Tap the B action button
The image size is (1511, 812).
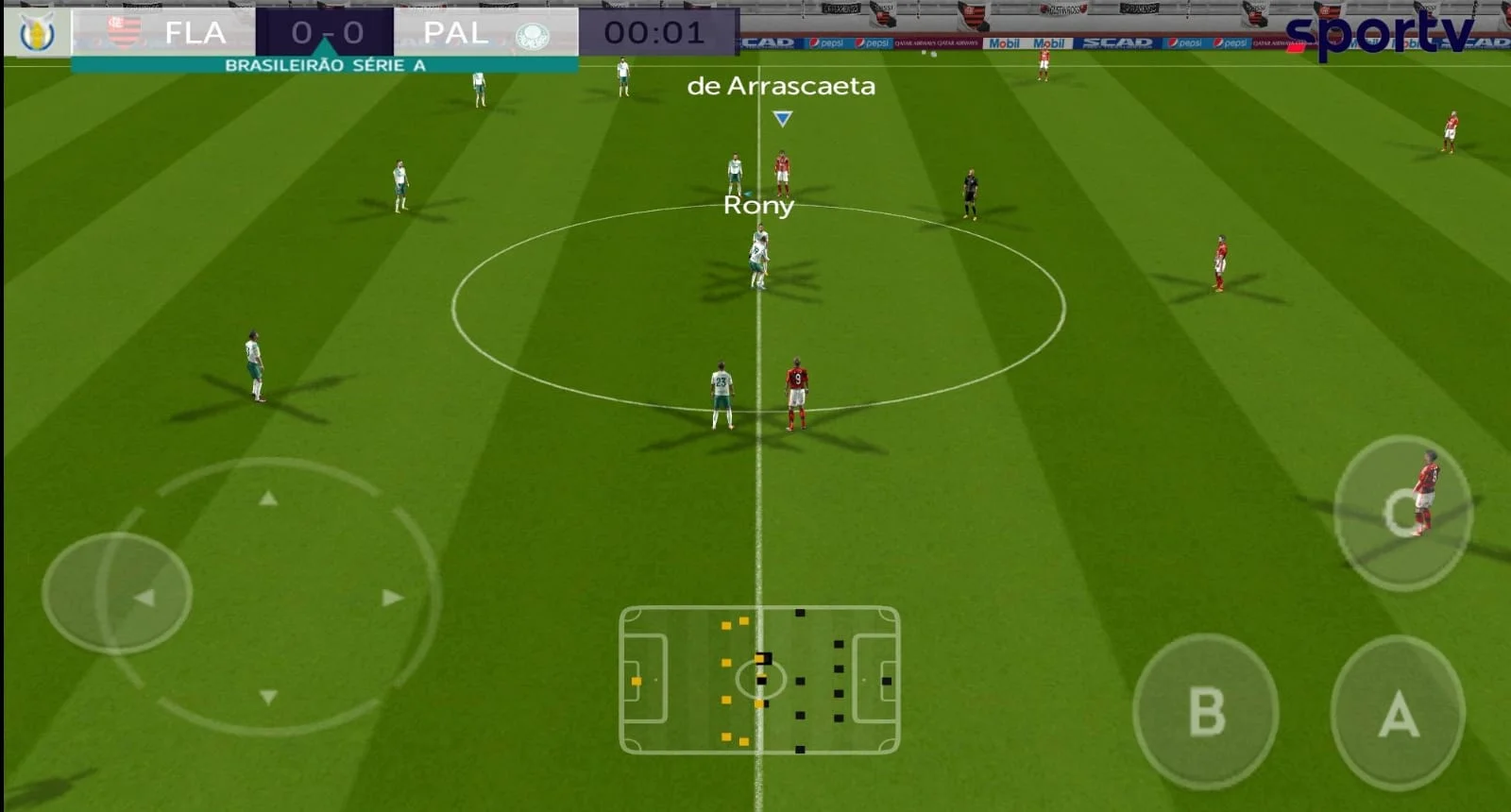tap(1205, 712)
